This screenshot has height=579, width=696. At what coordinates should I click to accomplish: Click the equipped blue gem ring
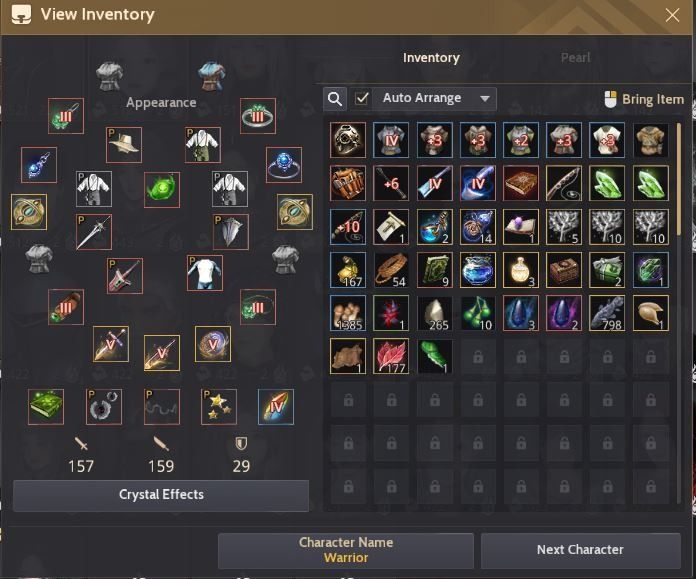[284, 165]
